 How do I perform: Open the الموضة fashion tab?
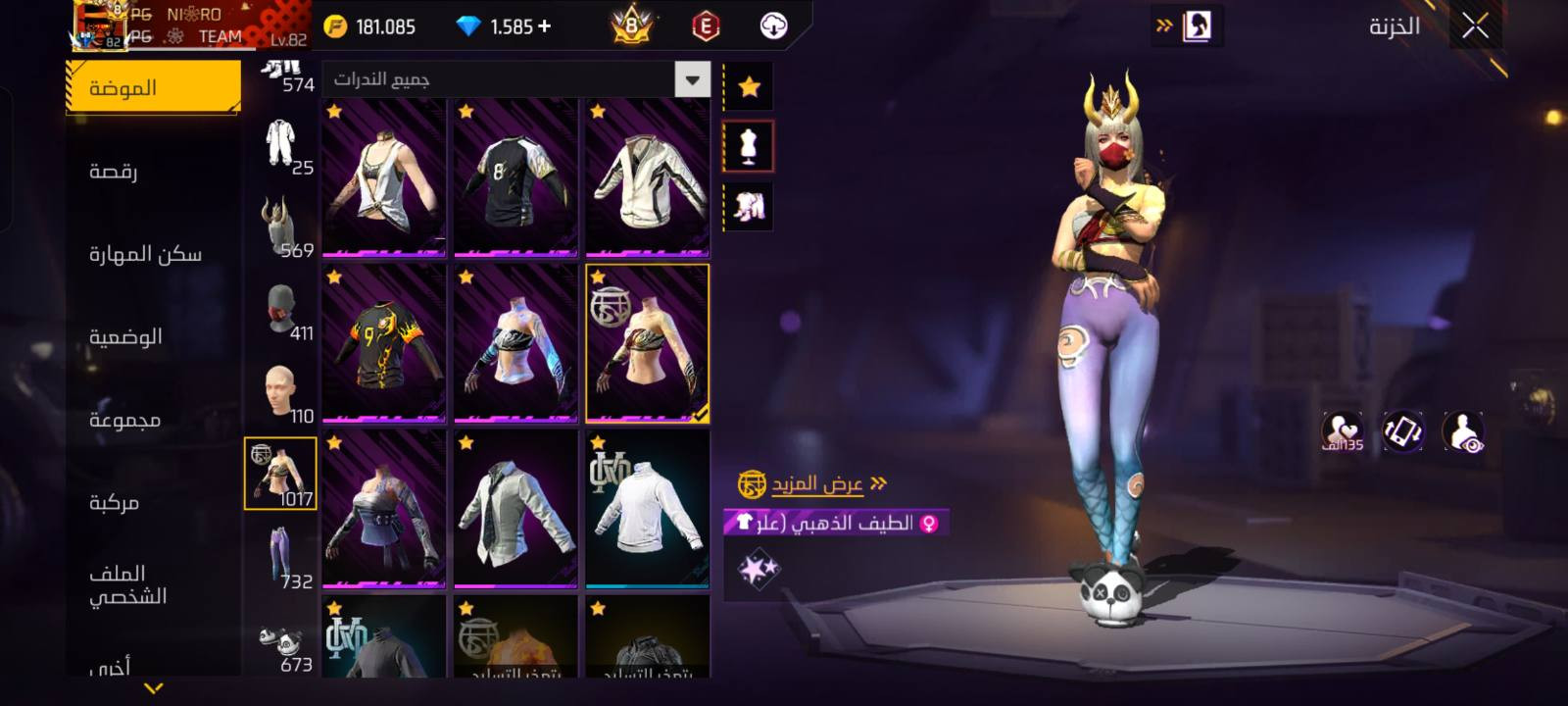pyautogui.click(x=153, y=88)
